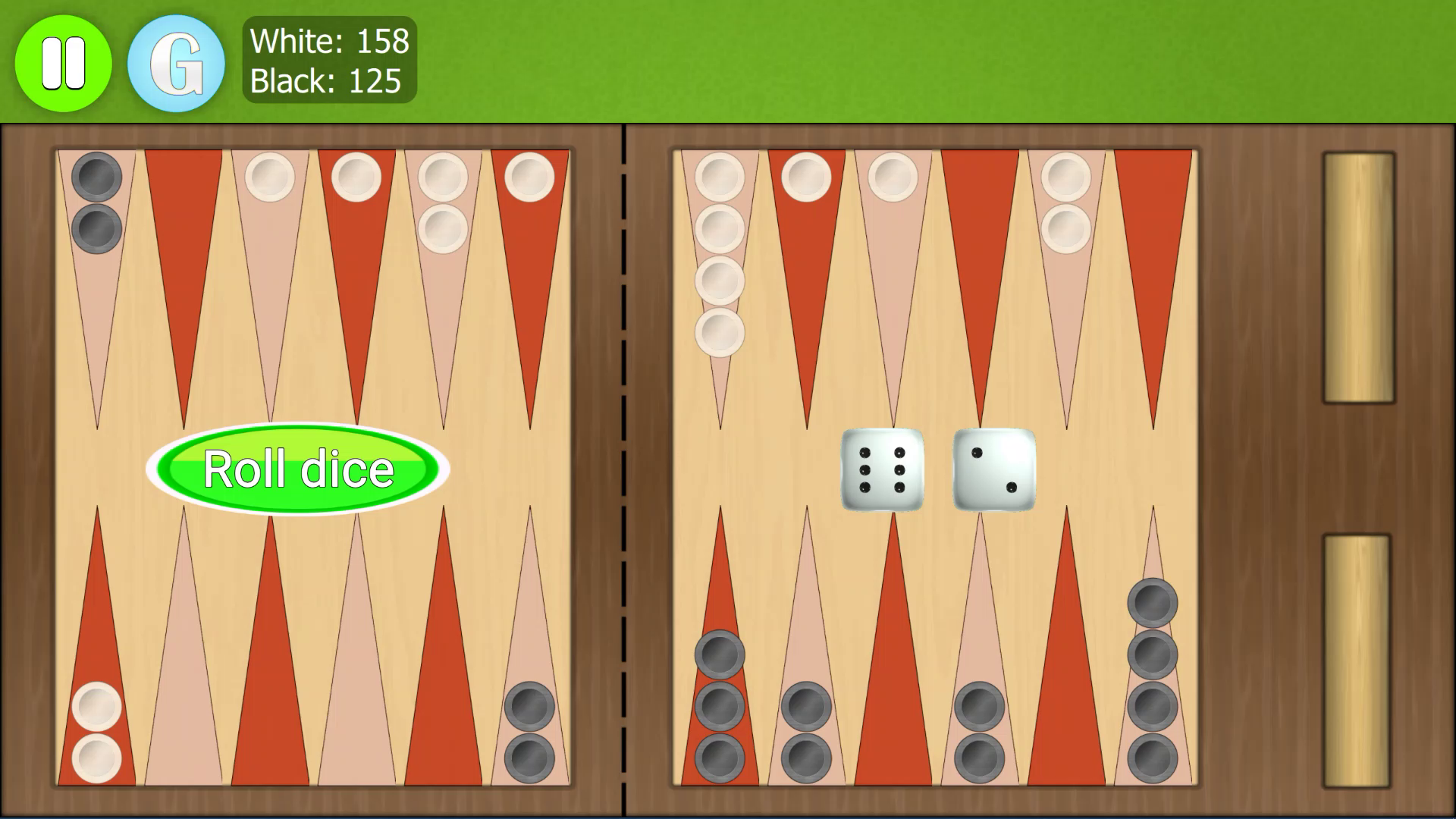Click the green pause icon
Viewport: 1456px width, 819px height.
coord(64,63)
